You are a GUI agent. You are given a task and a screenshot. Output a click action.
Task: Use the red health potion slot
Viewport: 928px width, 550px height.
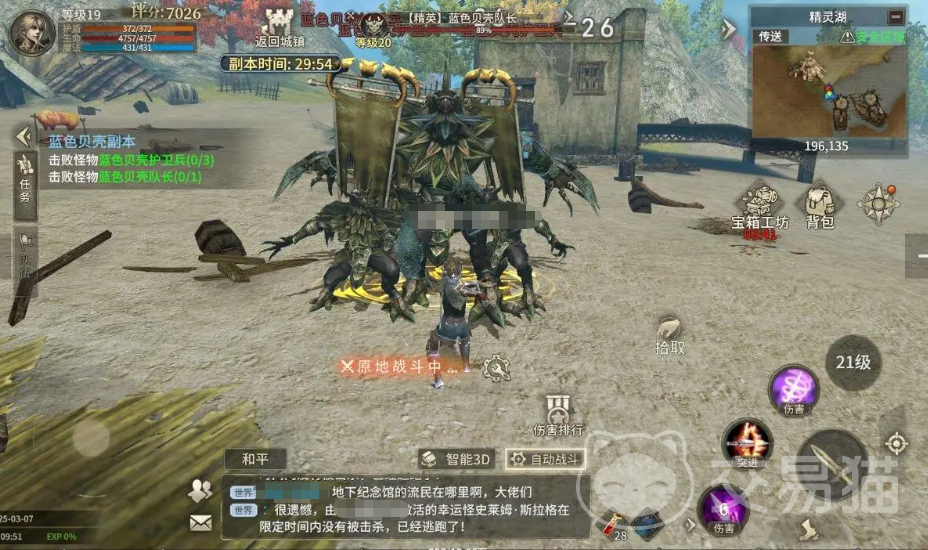click(610, 523)
